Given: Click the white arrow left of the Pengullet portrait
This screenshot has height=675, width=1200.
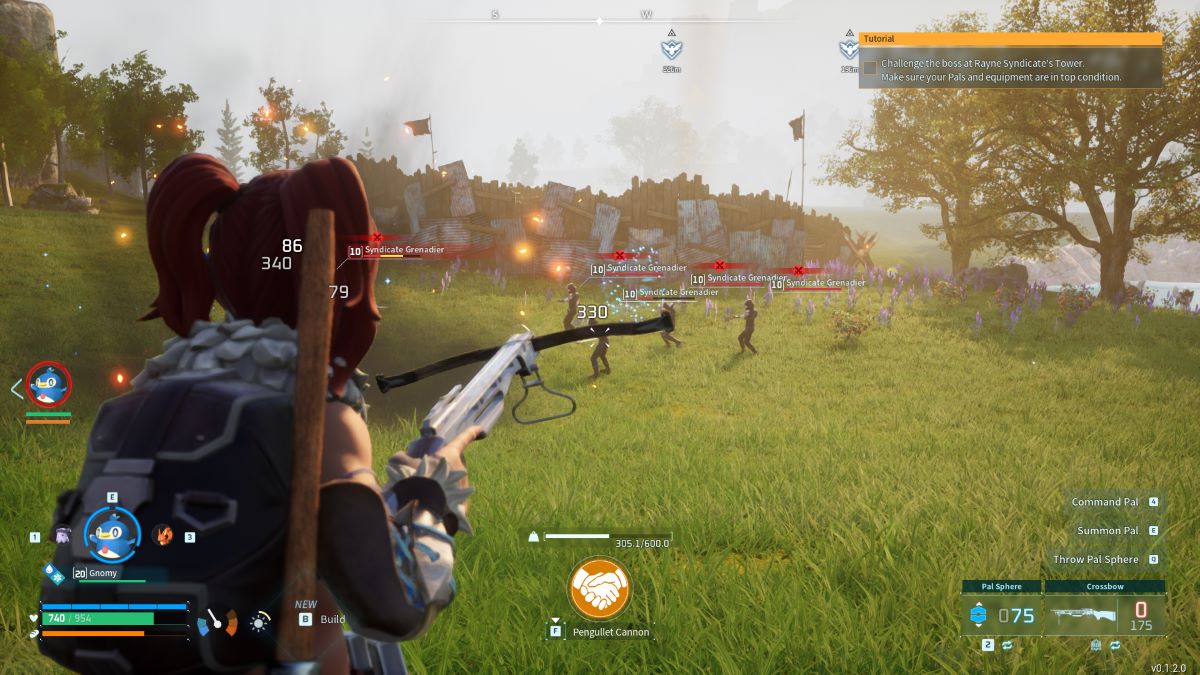Looking at the screenshot, I should coord(16,388).
